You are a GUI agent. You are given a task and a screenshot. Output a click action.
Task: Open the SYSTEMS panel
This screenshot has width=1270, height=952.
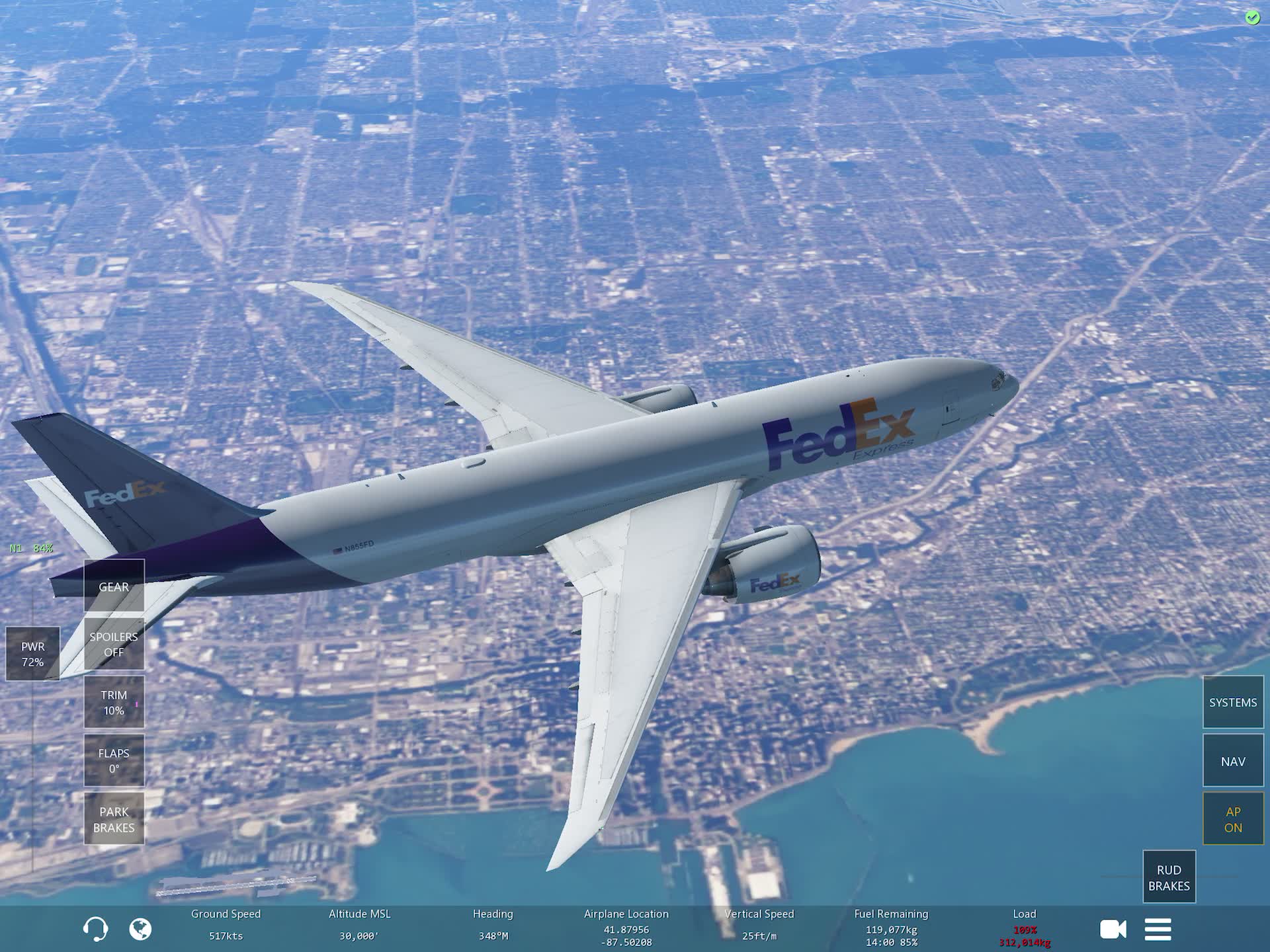tap(1232, 702)
